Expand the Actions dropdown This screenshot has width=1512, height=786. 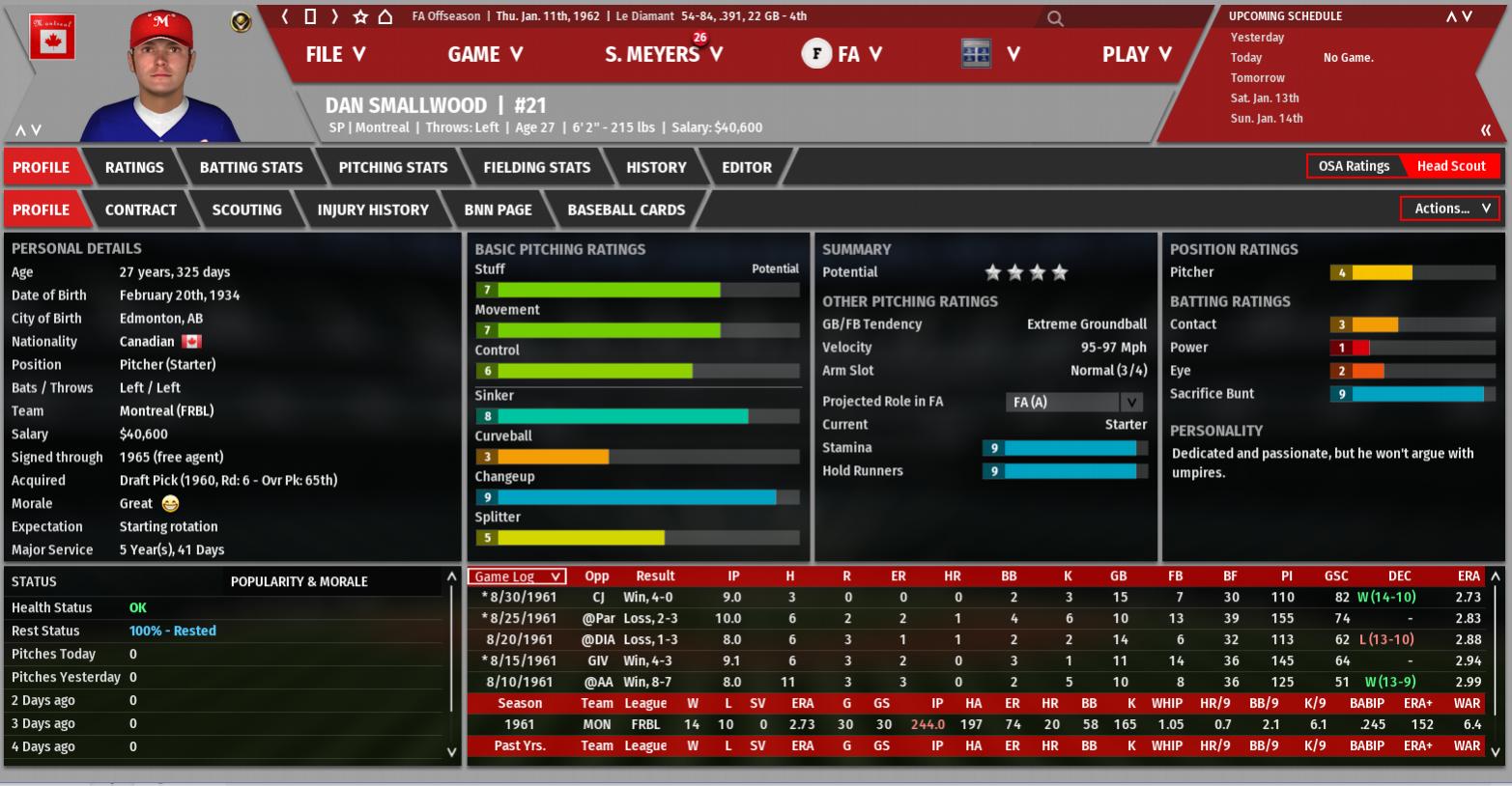point(1450,209)
